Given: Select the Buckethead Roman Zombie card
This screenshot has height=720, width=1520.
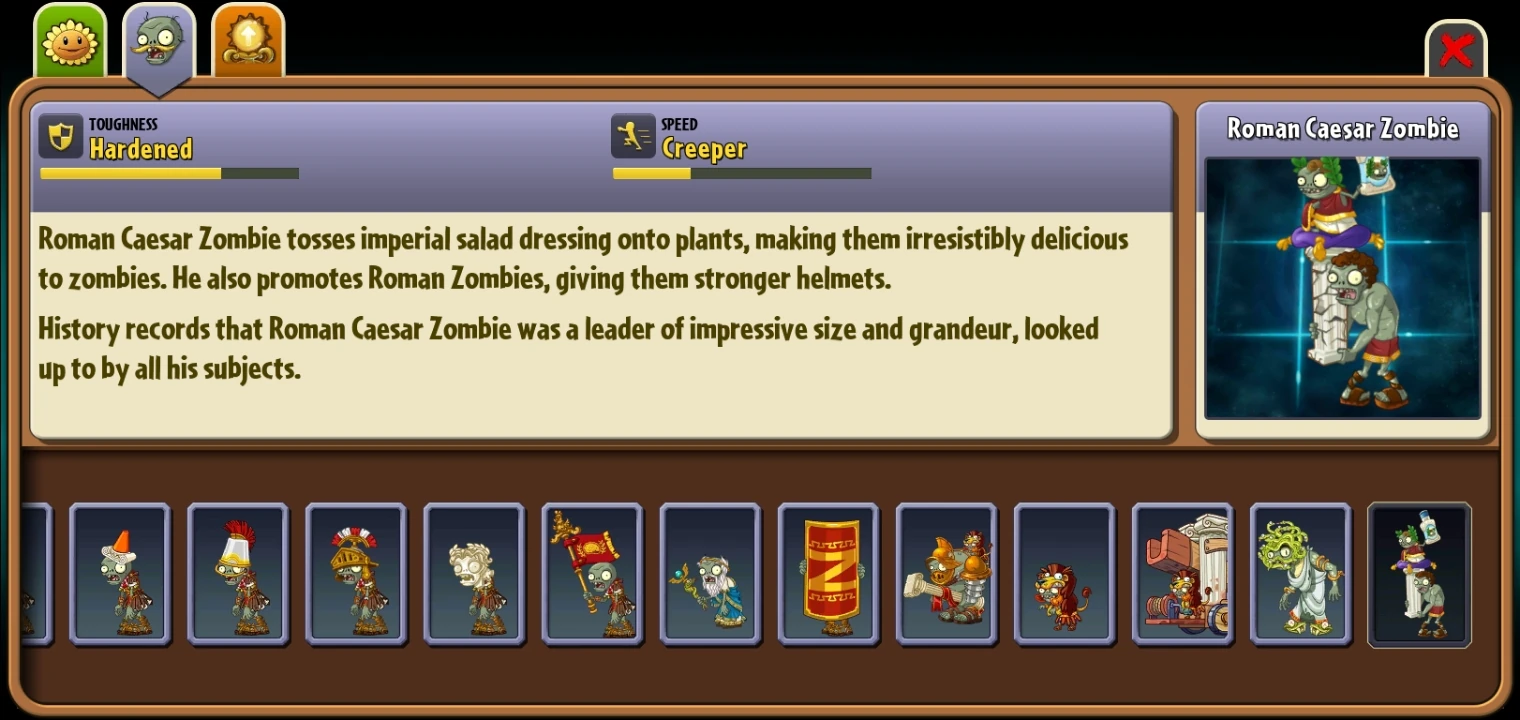Looking at the screenshot, I should [238, 575].
